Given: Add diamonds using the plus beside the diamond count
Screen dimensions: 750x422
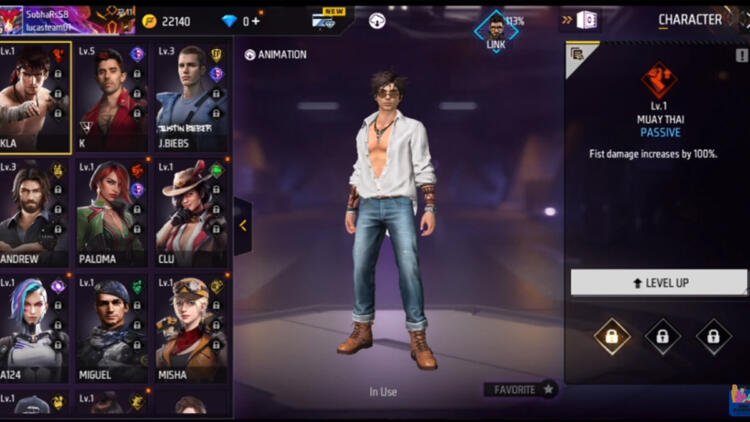Looking at the screenshot, I should (257, 21).
